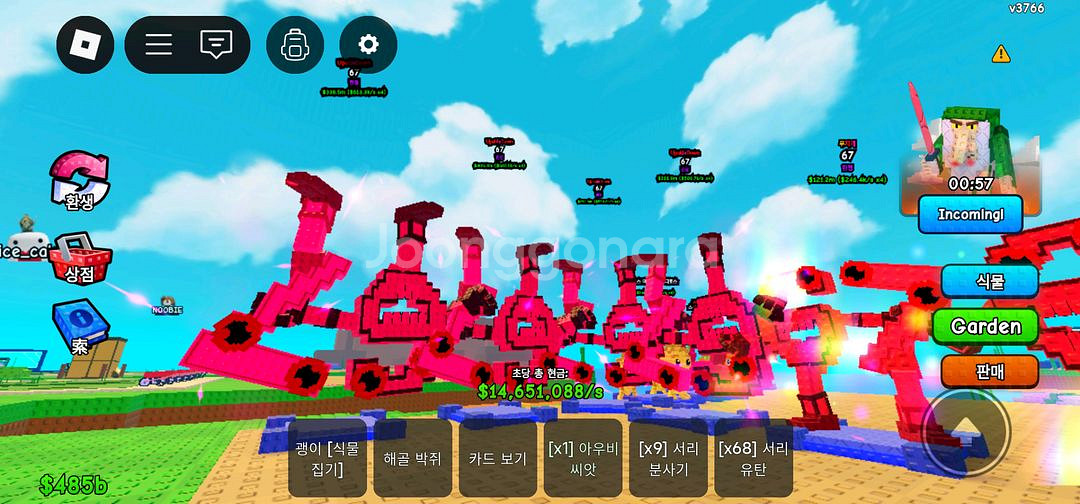1080x504 pixels.
Task: Open the backpack inventory
Action: click(295, 45)
